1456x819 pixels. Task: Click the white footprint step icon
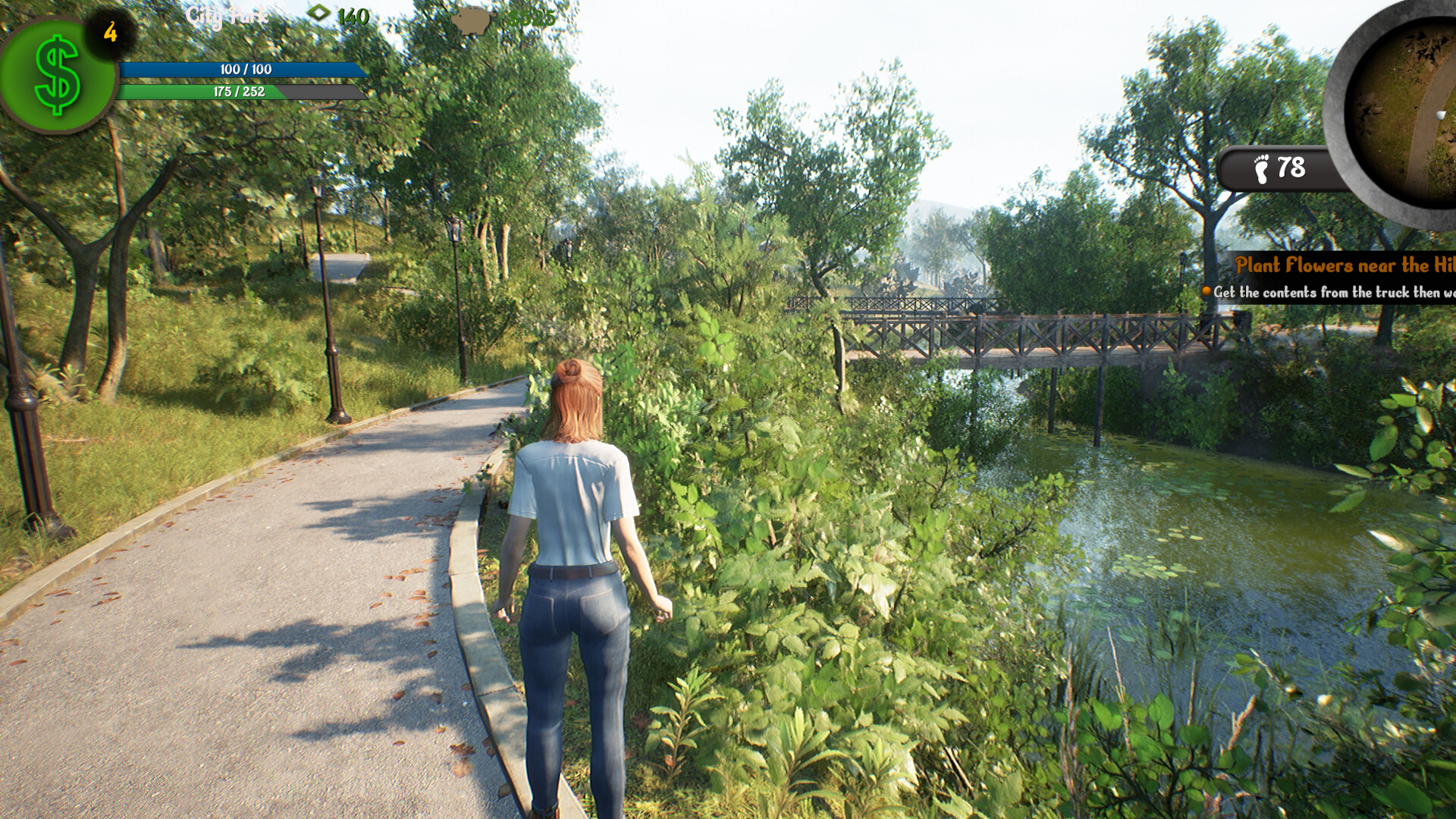1260,168
